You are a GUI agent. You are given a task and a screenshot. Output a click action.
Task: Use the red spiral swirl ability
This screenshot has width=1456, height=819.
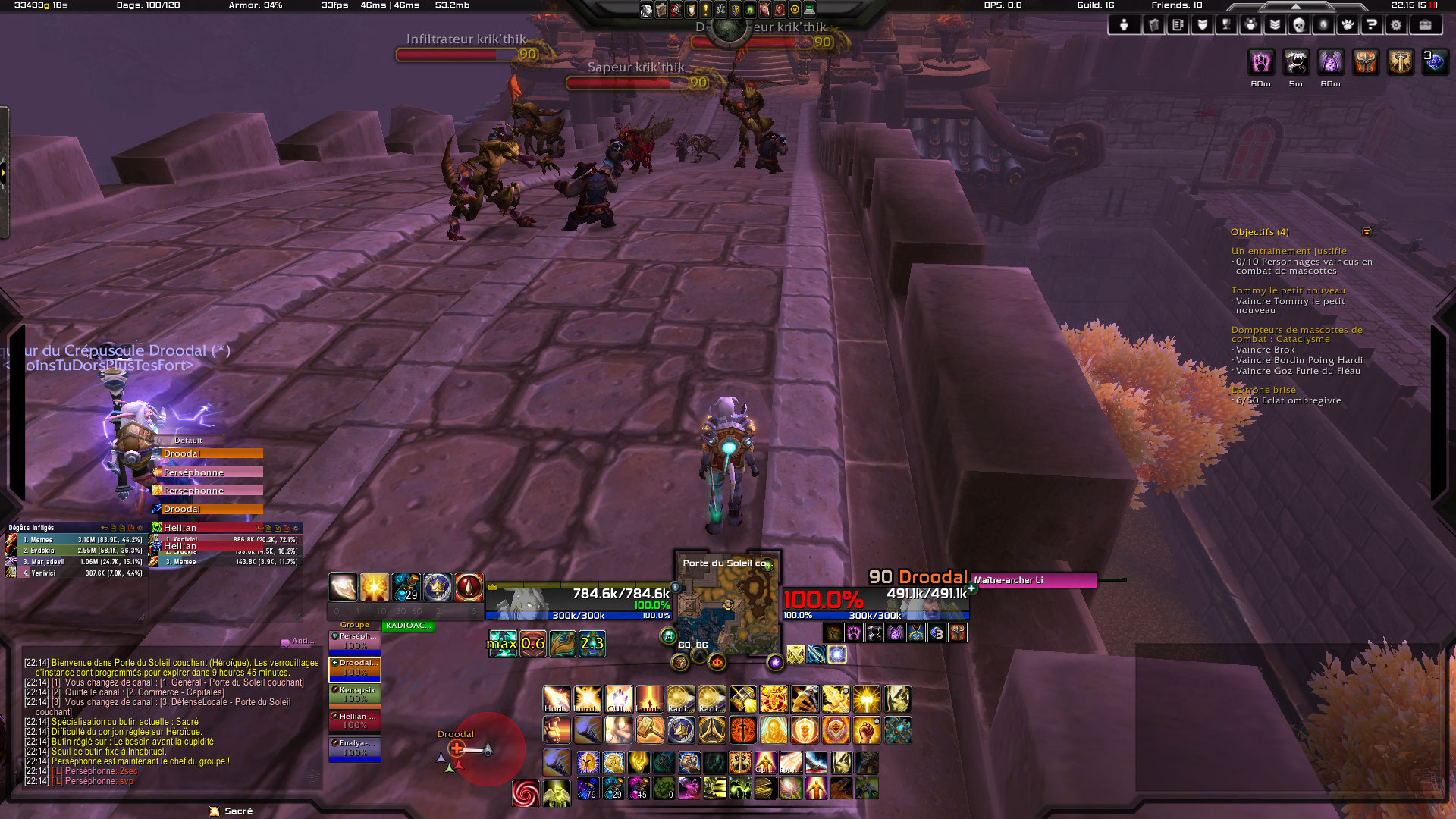526,793
